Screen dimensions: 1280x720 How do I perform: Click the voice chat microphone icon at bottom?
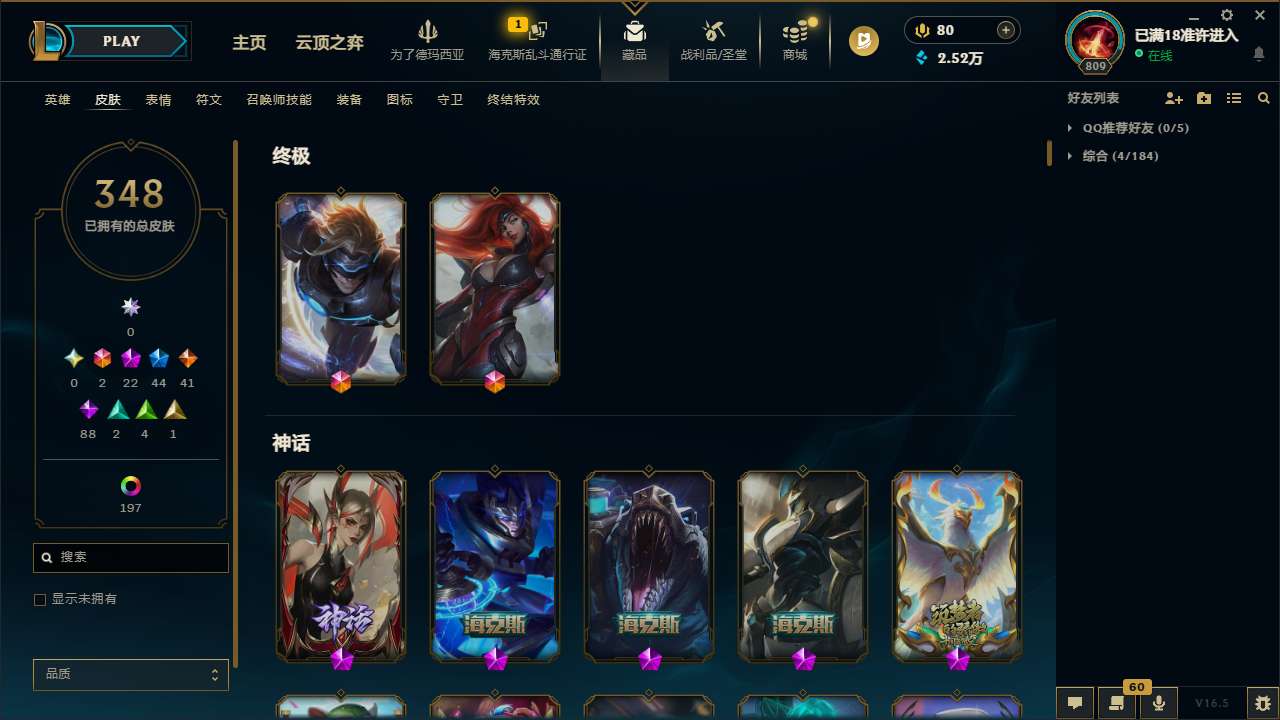point(1158,703)
